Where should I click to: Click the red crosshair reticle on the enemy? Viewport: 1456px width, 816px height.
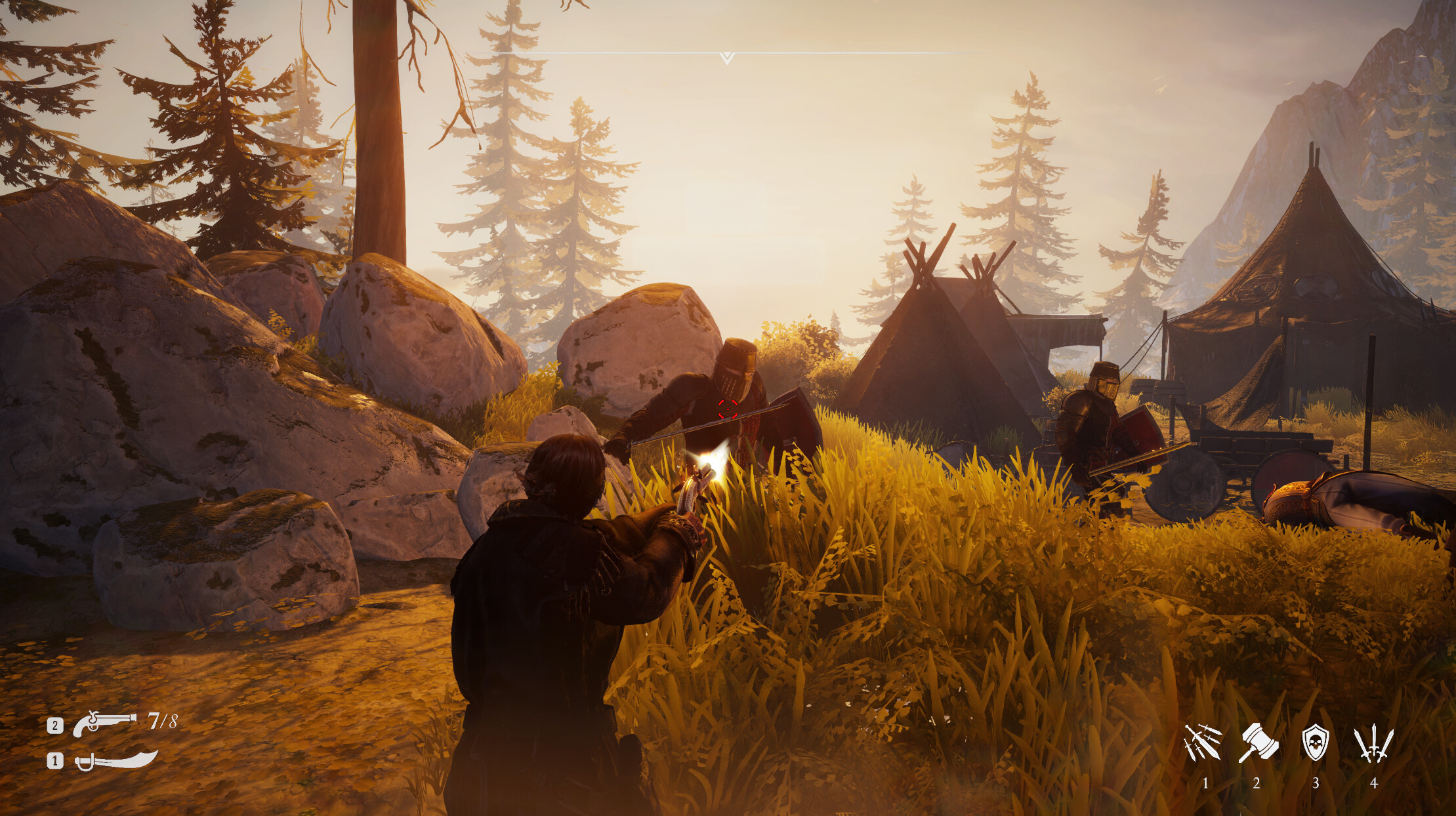pyautogui.click(x=726, y=410)
